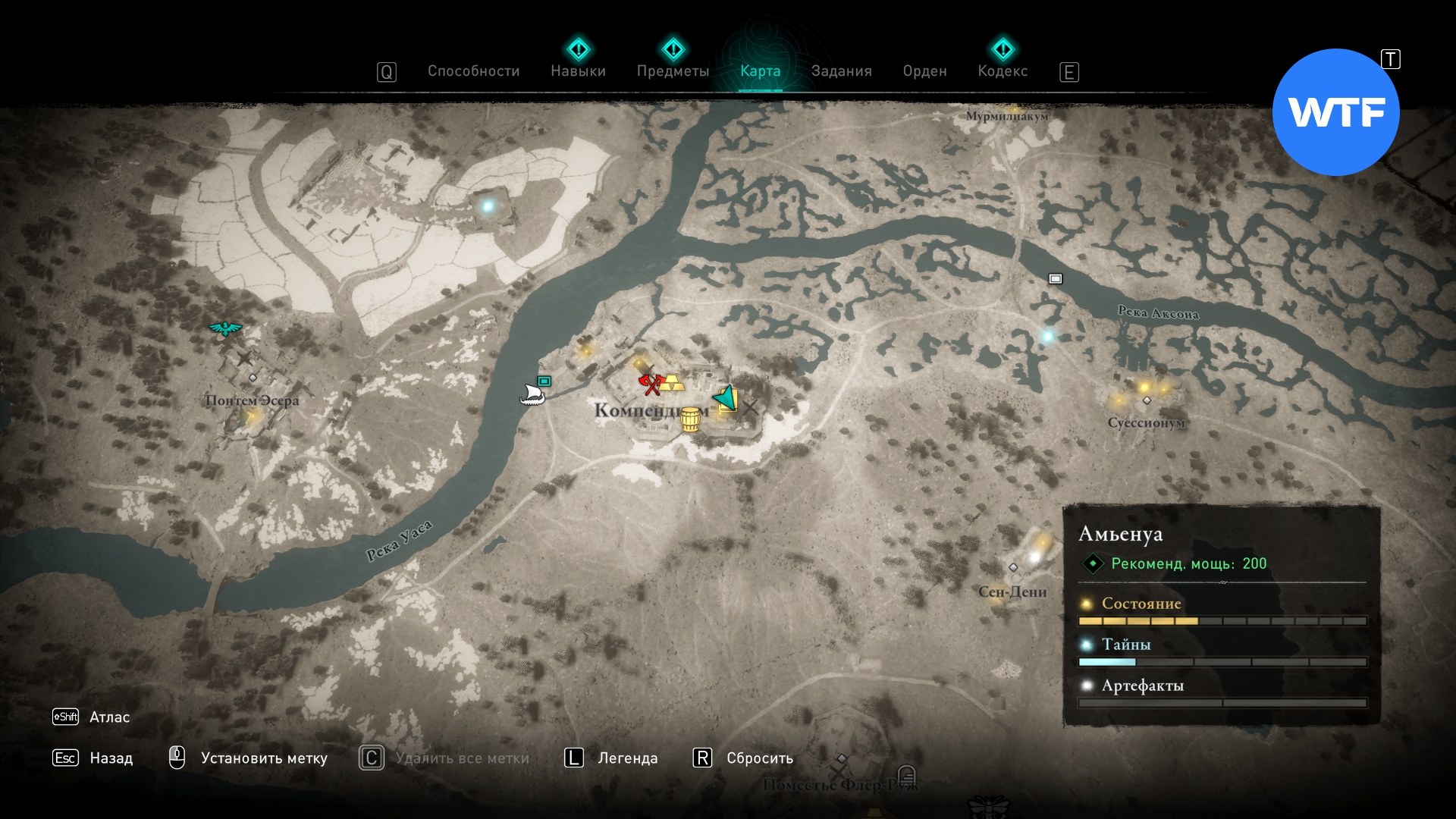
Task: Select the gold ingots wealth marker
Action: pos(672,383)
